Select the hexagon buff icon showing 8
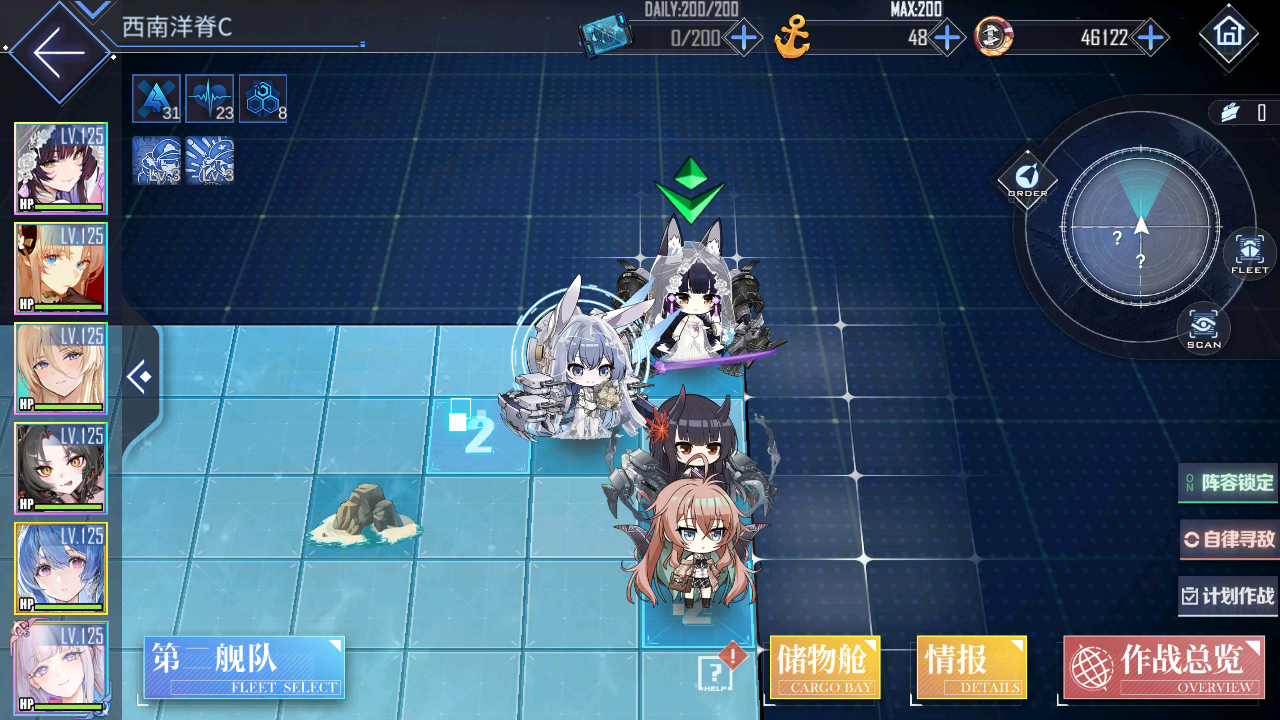 pyautogui.click(x=263, y=99)
